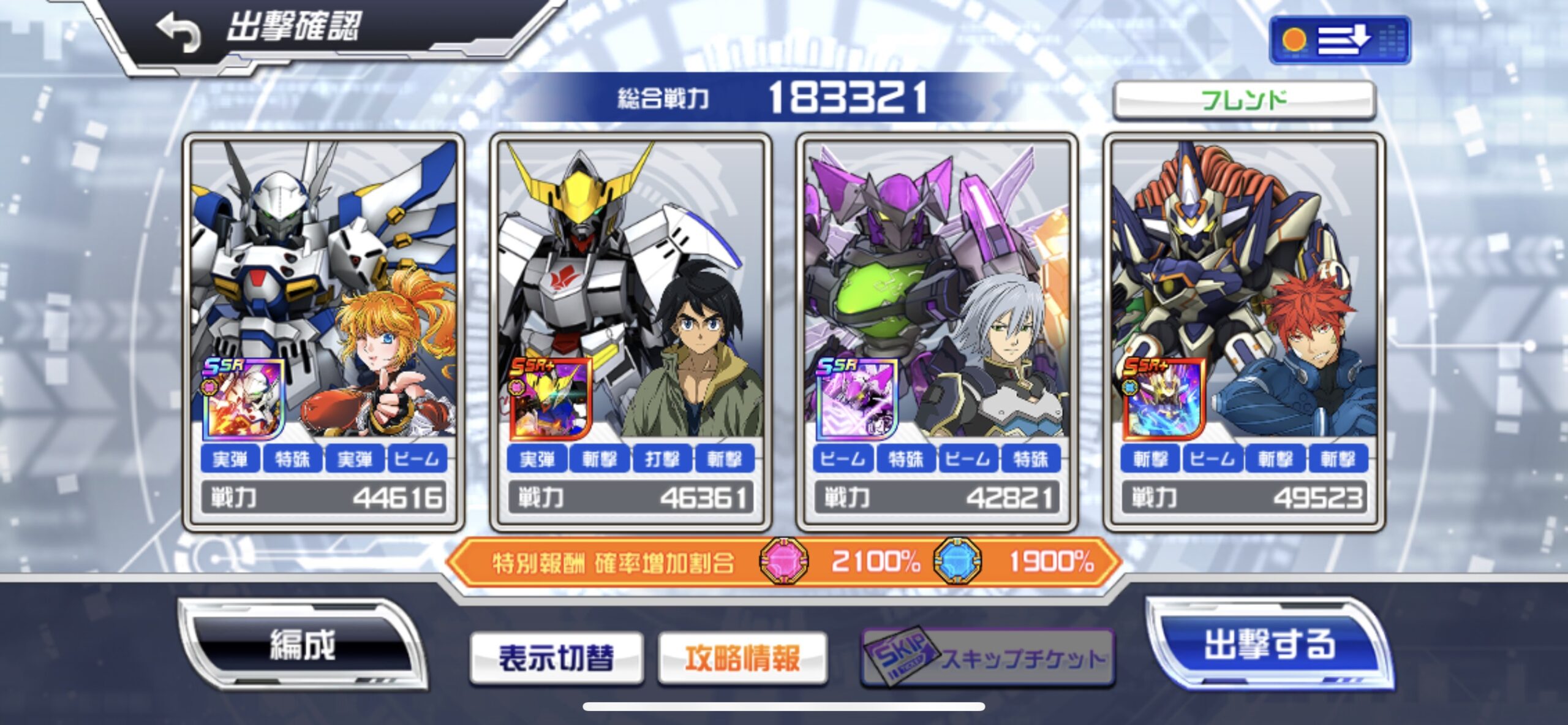Use the スキップチケット skip ticket
Image resolution: width=1568 pixels, height=725 pixels.
coord(987,658)
